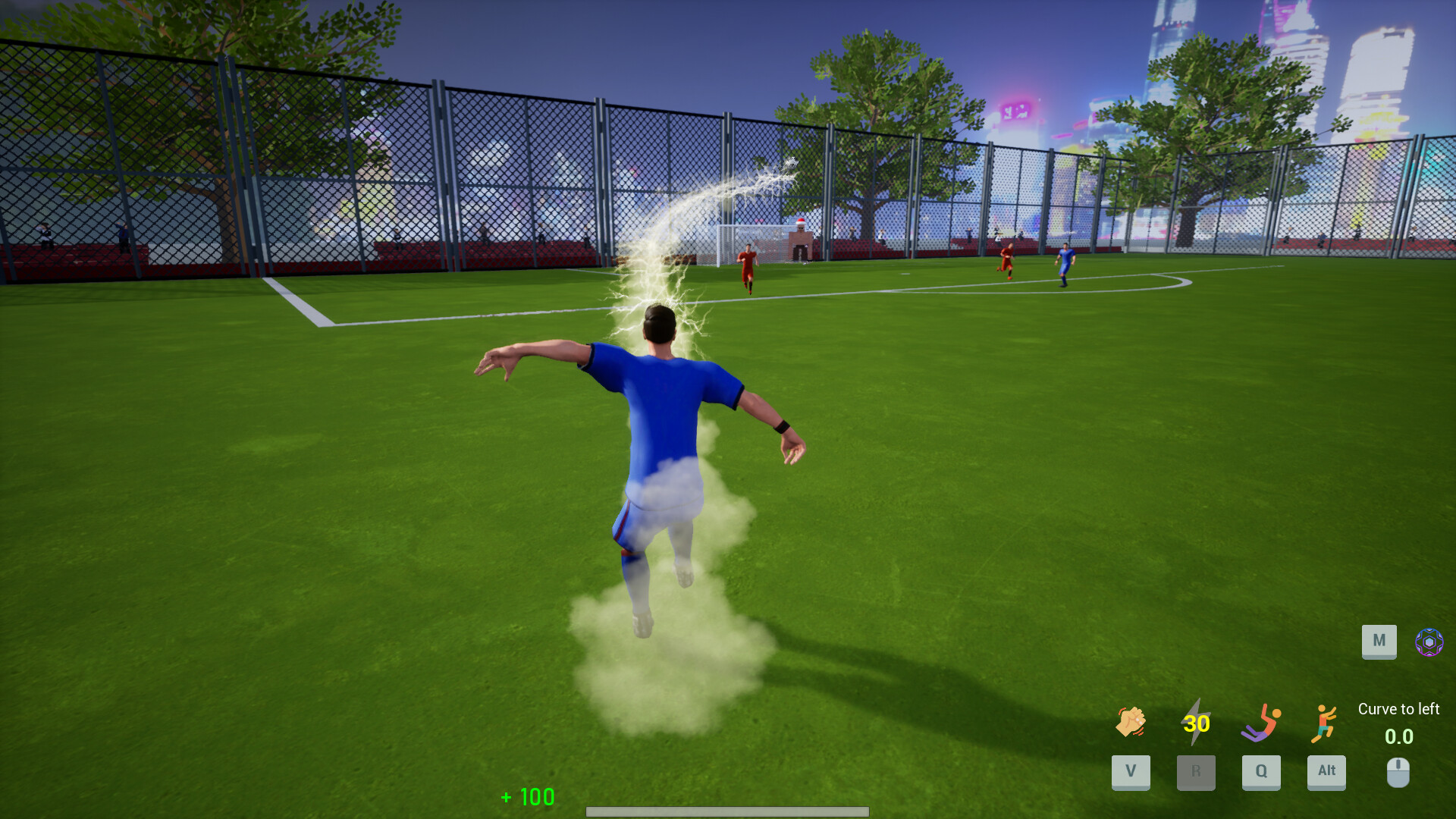Select the punch fist ability icon

(1129, 723)
